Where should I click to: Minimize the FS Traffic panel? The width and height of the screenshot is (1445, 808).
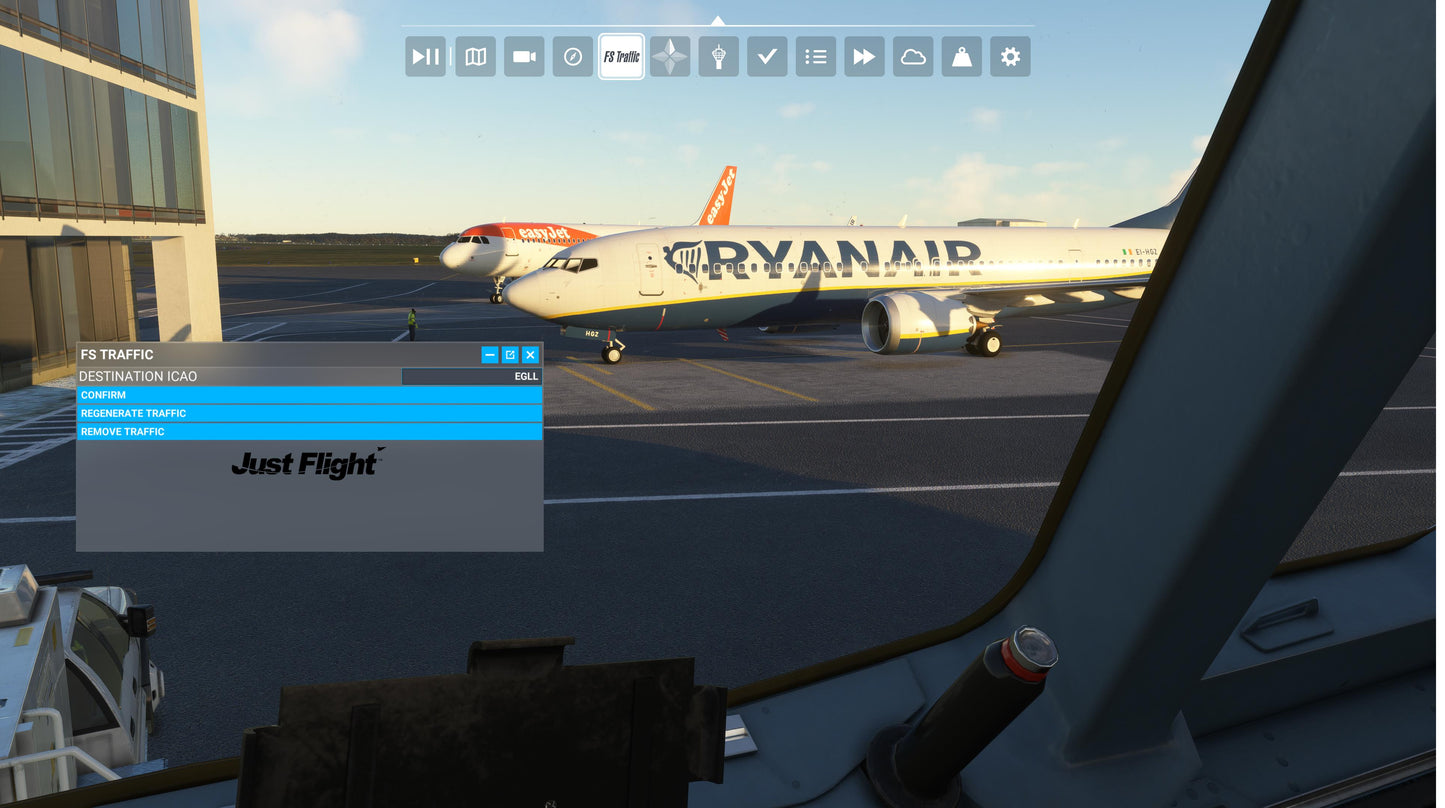(489, 355)
